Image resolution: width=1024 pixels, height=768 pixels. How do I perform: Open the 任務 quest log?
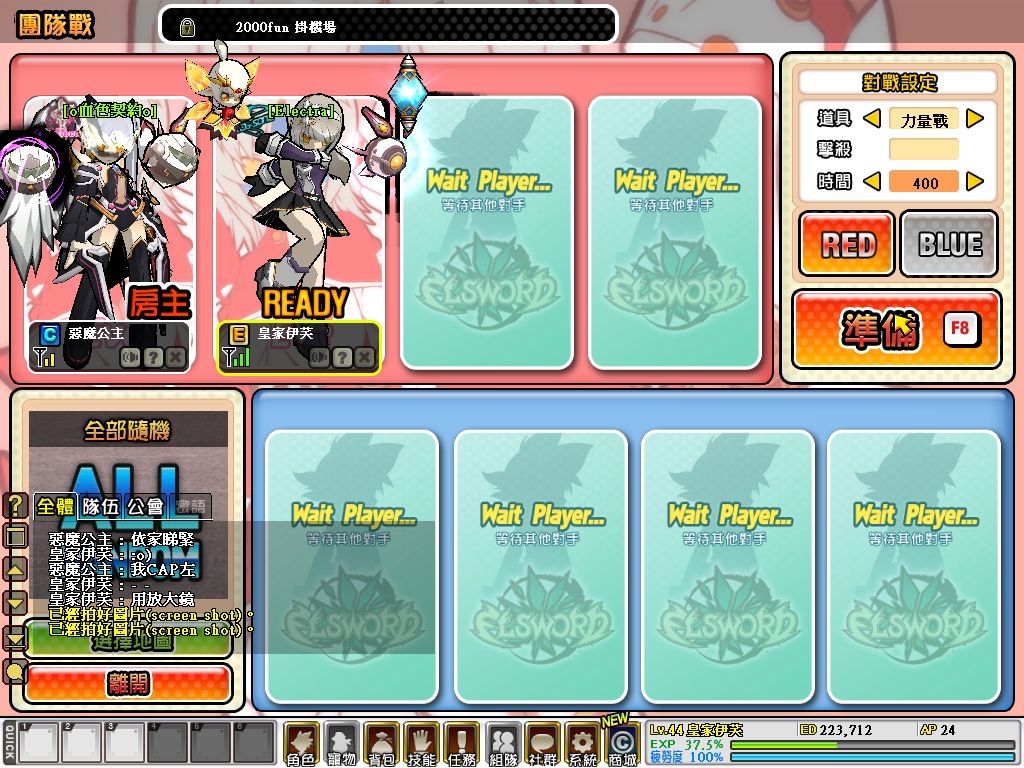tap(462, 745)
